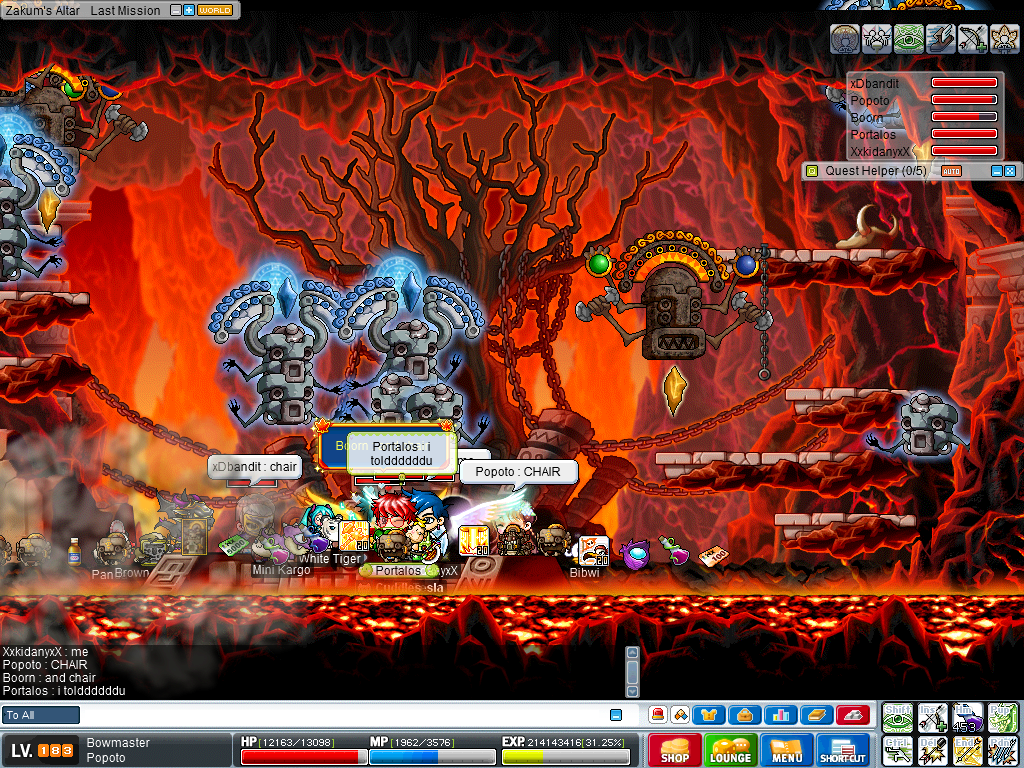Click the winged boot buff icon
This screenshot has width=1024, height=768.
(940, 39)
